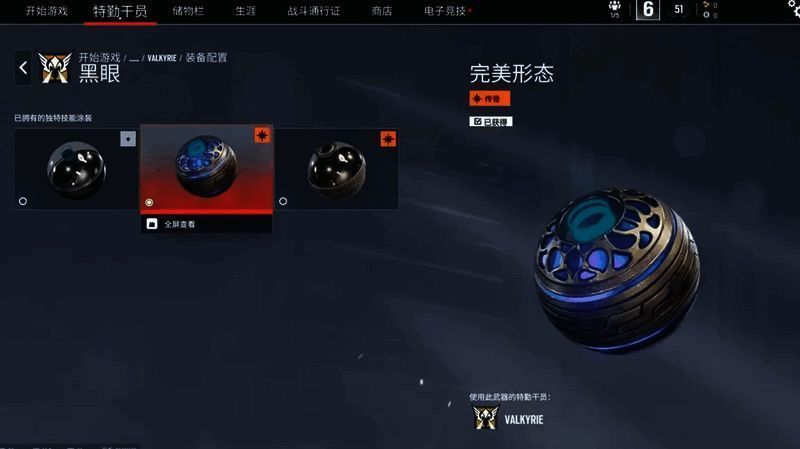Go back with the left arrow button

(x=23, y=68)
